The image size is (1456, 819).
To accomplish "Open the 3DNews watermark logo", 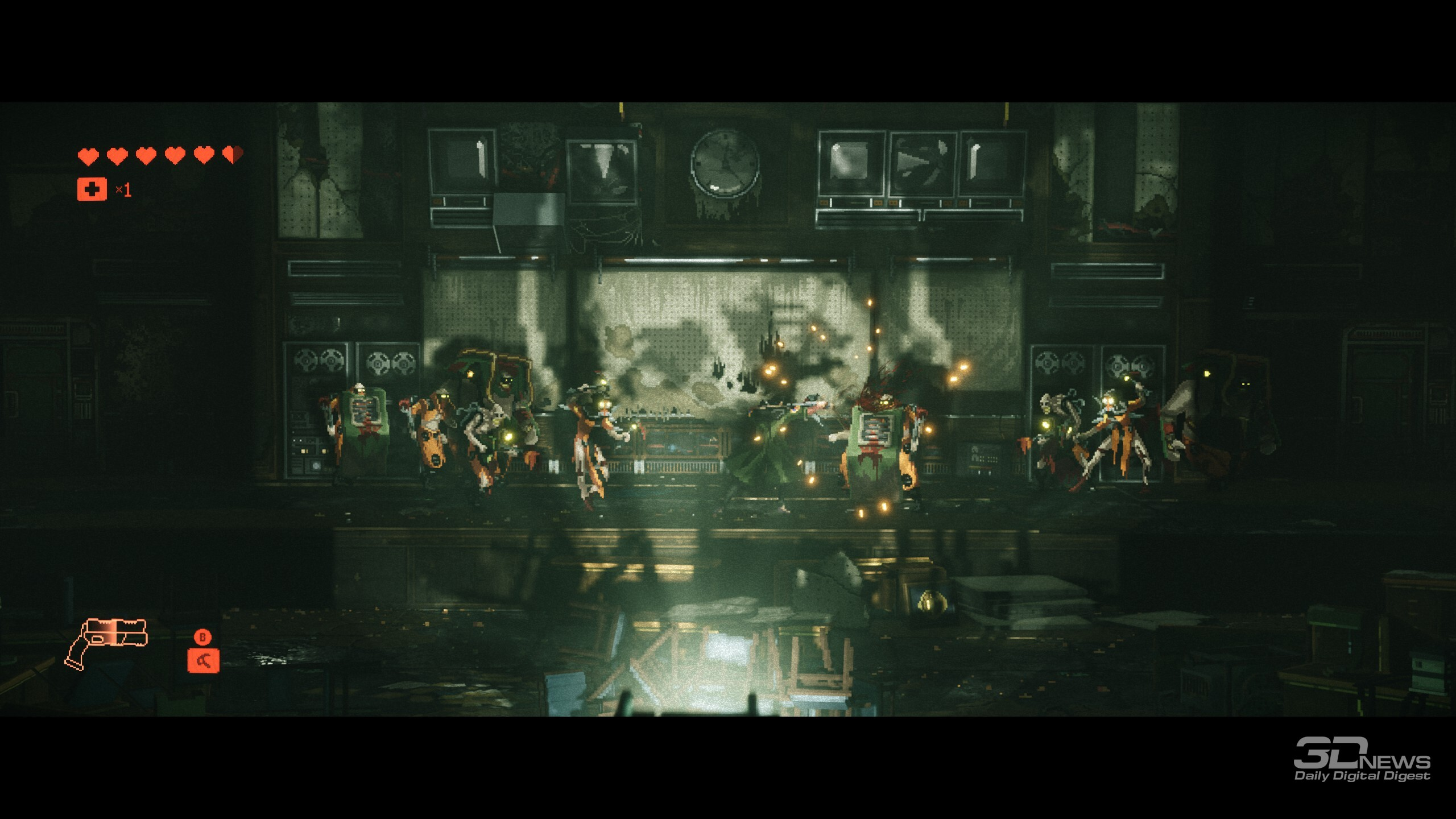I will [x=1362, y=760].
